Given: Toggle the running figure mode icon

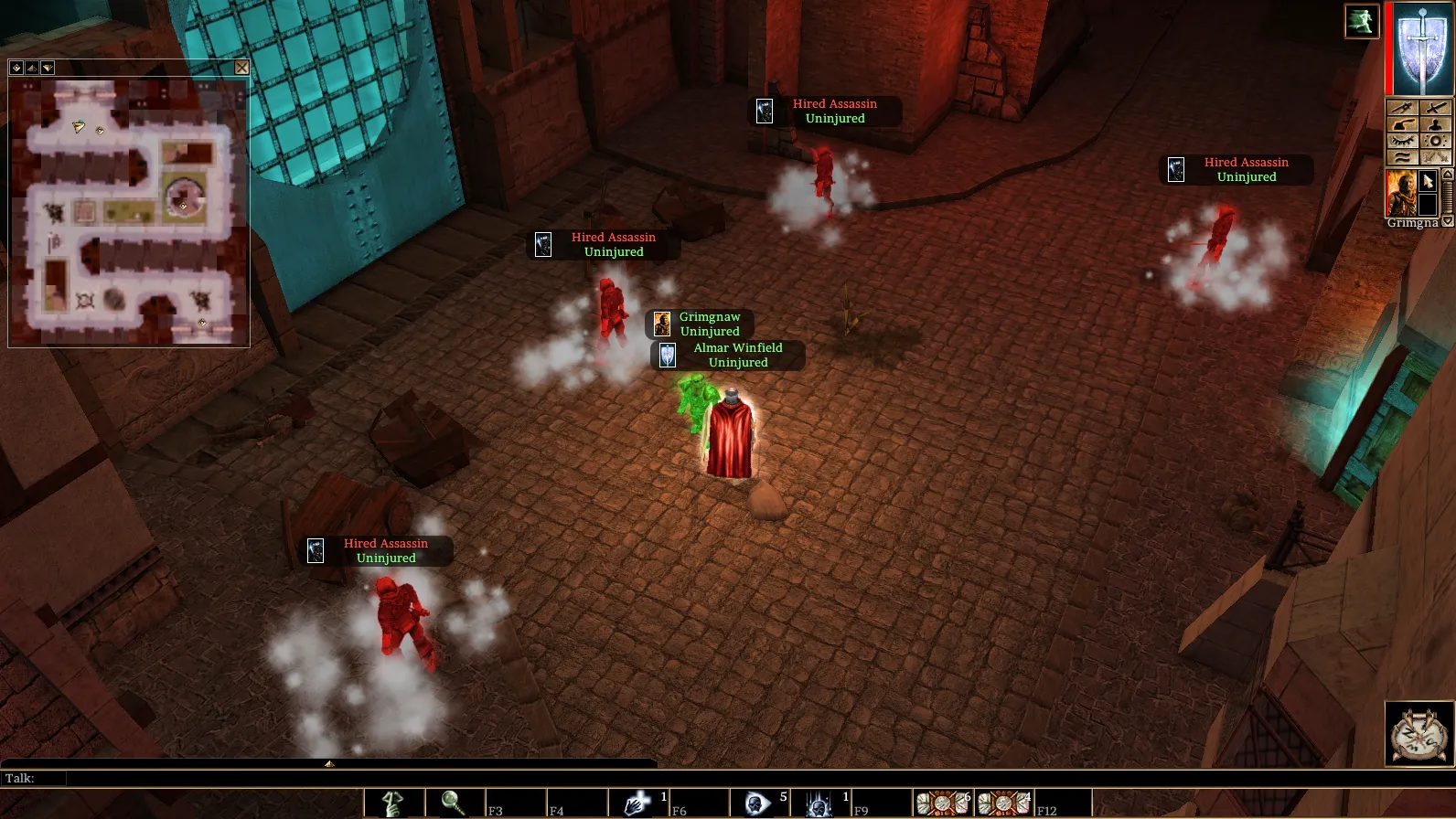Looking at the screenshot, I should pyautogui.click(x=1361, y=21).
